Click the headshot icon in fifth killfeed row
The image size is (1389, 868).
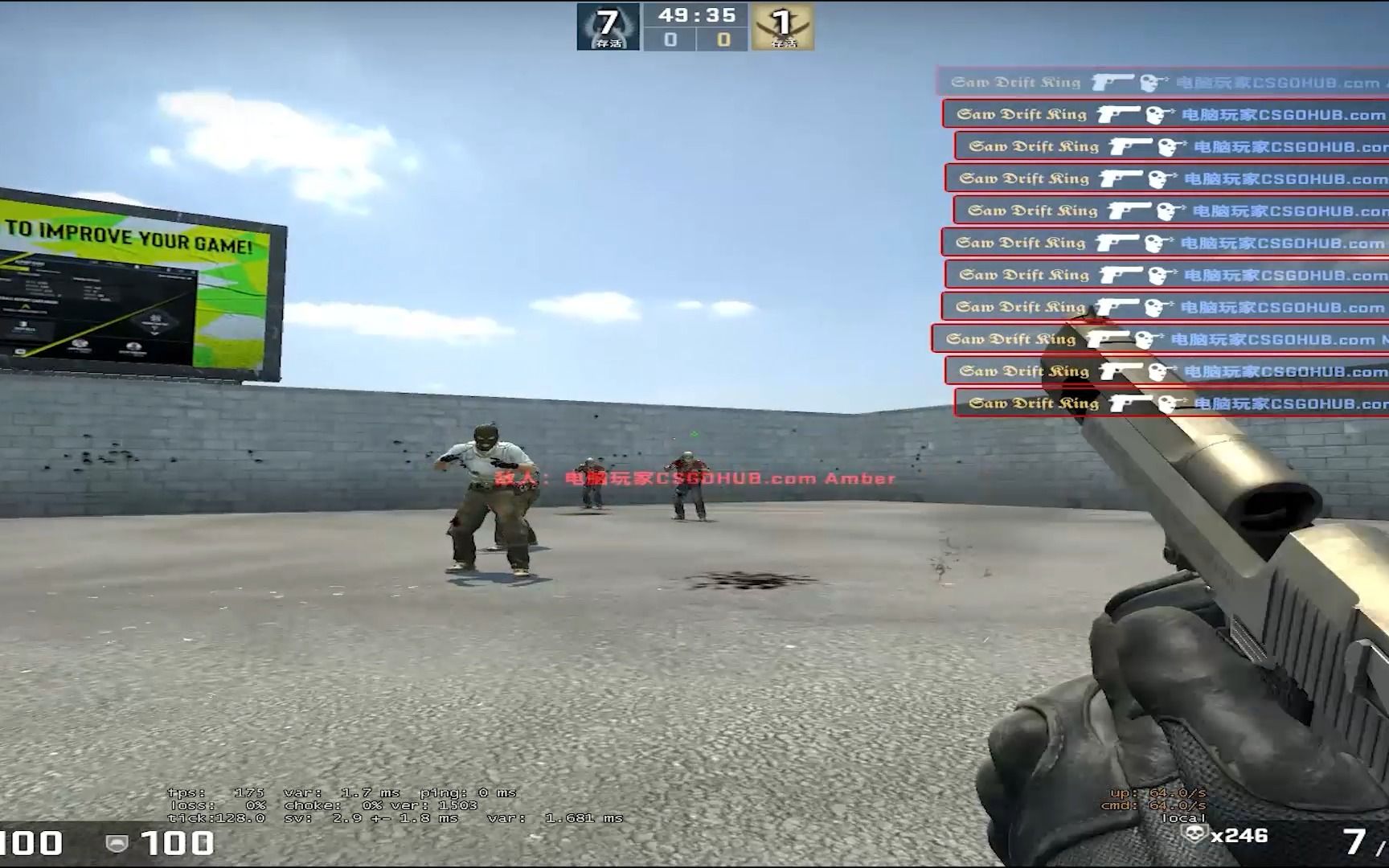(x=1164, y=211)
